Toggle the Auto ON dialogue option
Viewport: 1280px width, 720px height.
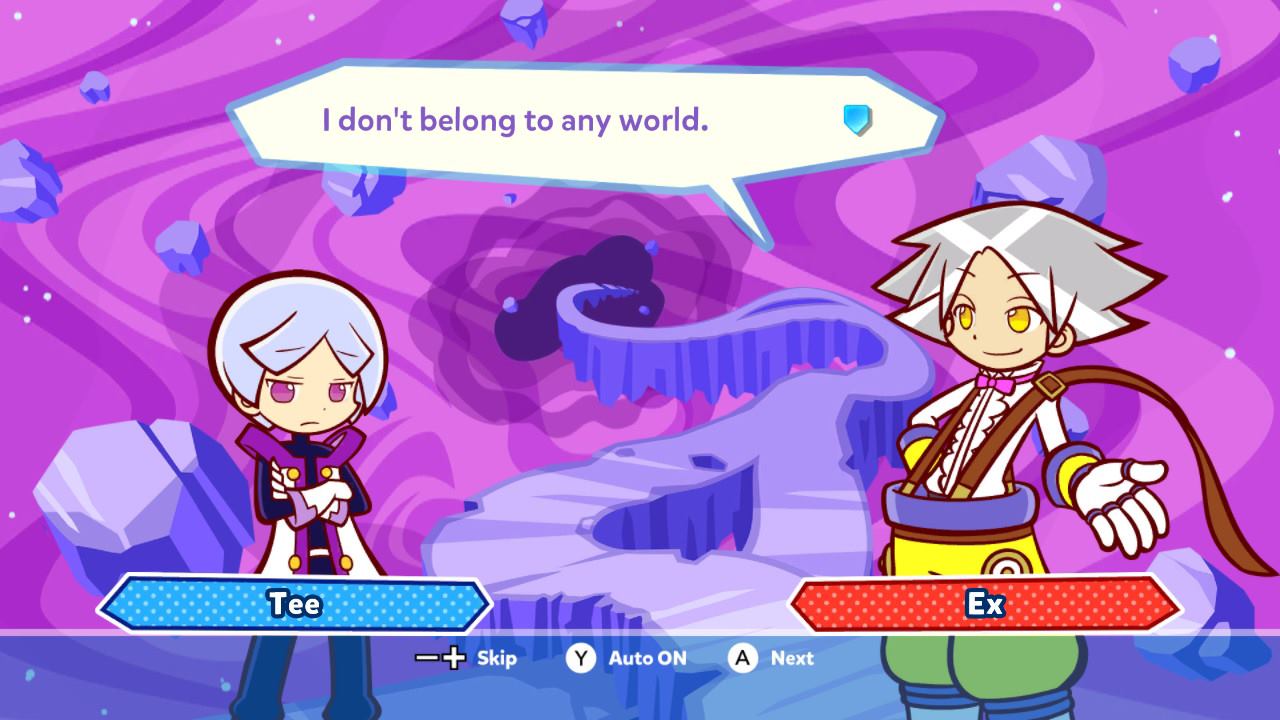628,658
